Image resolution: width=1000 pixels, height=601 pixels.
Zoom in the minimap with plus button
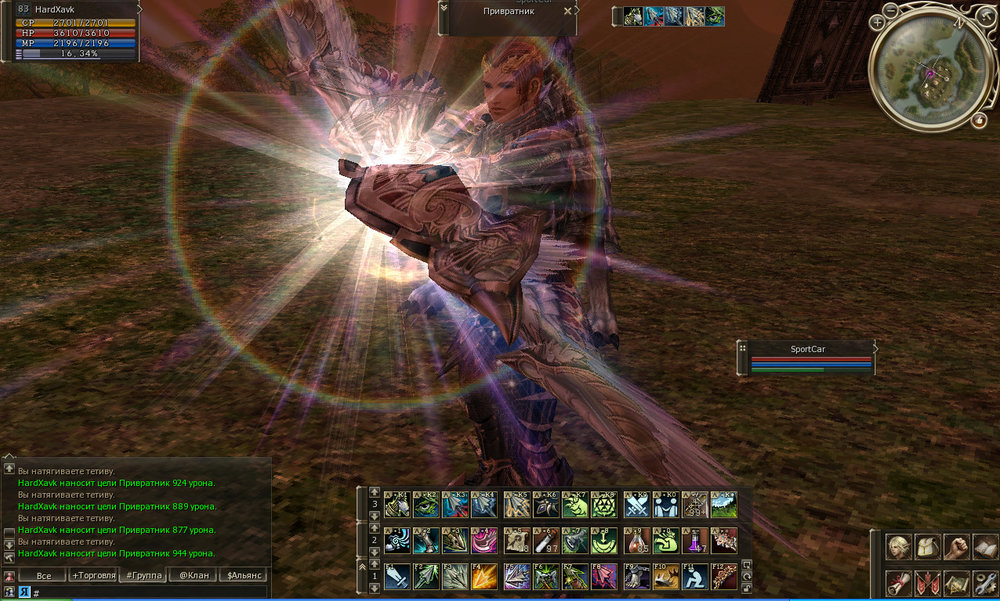click(877, 20)
